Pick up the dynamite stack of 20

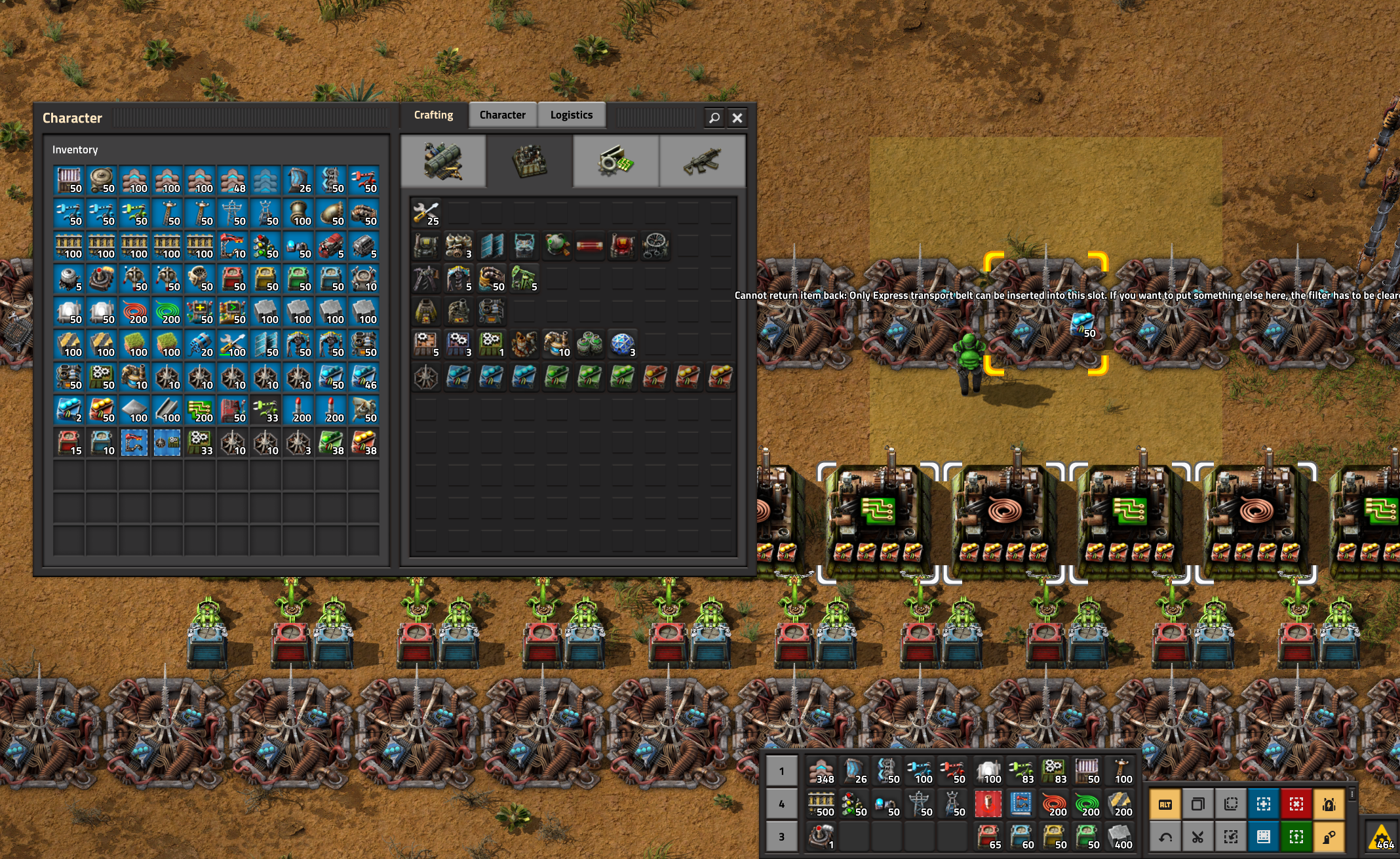tap(200, 344)
